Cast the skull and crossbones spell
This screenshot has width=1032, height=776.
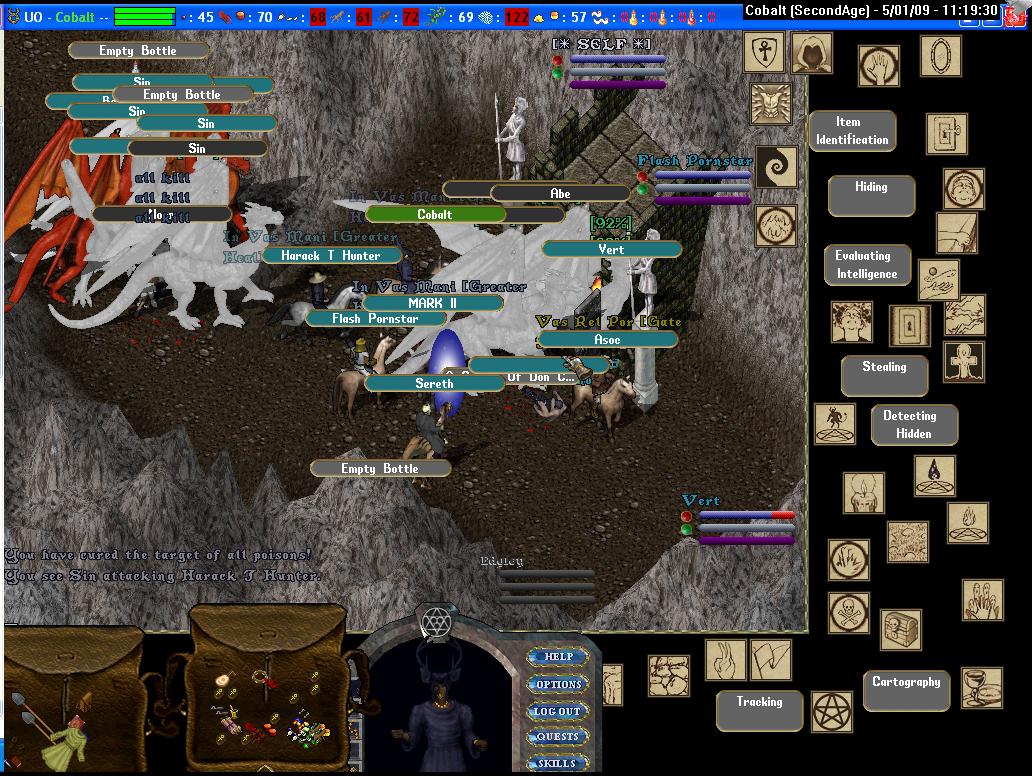[848, 612]
